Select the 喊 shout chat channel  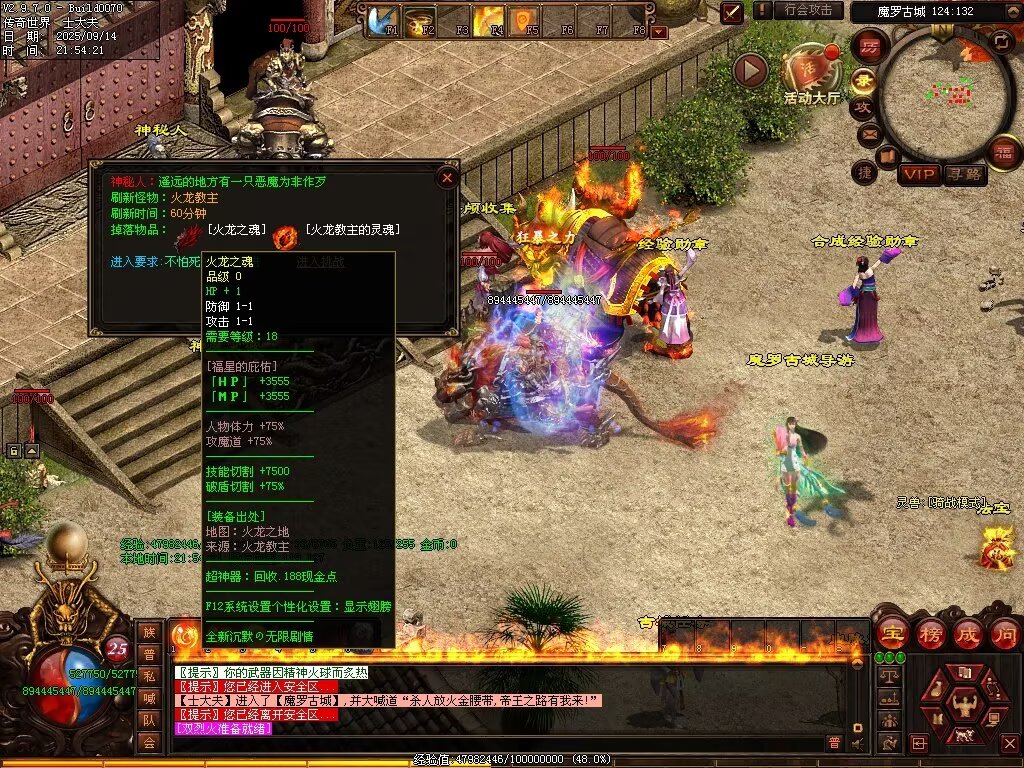coord(149,698)
